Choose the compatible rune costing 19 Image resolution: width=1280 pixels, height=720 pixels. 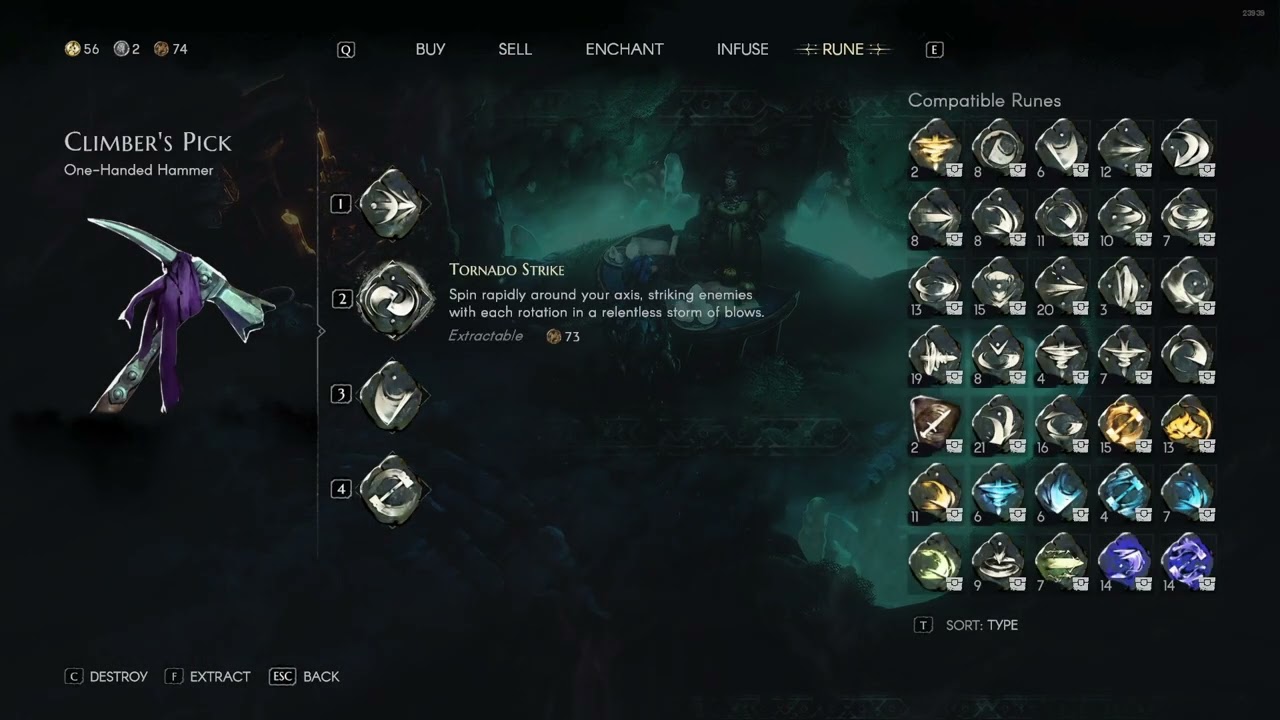tap(934, 355)
